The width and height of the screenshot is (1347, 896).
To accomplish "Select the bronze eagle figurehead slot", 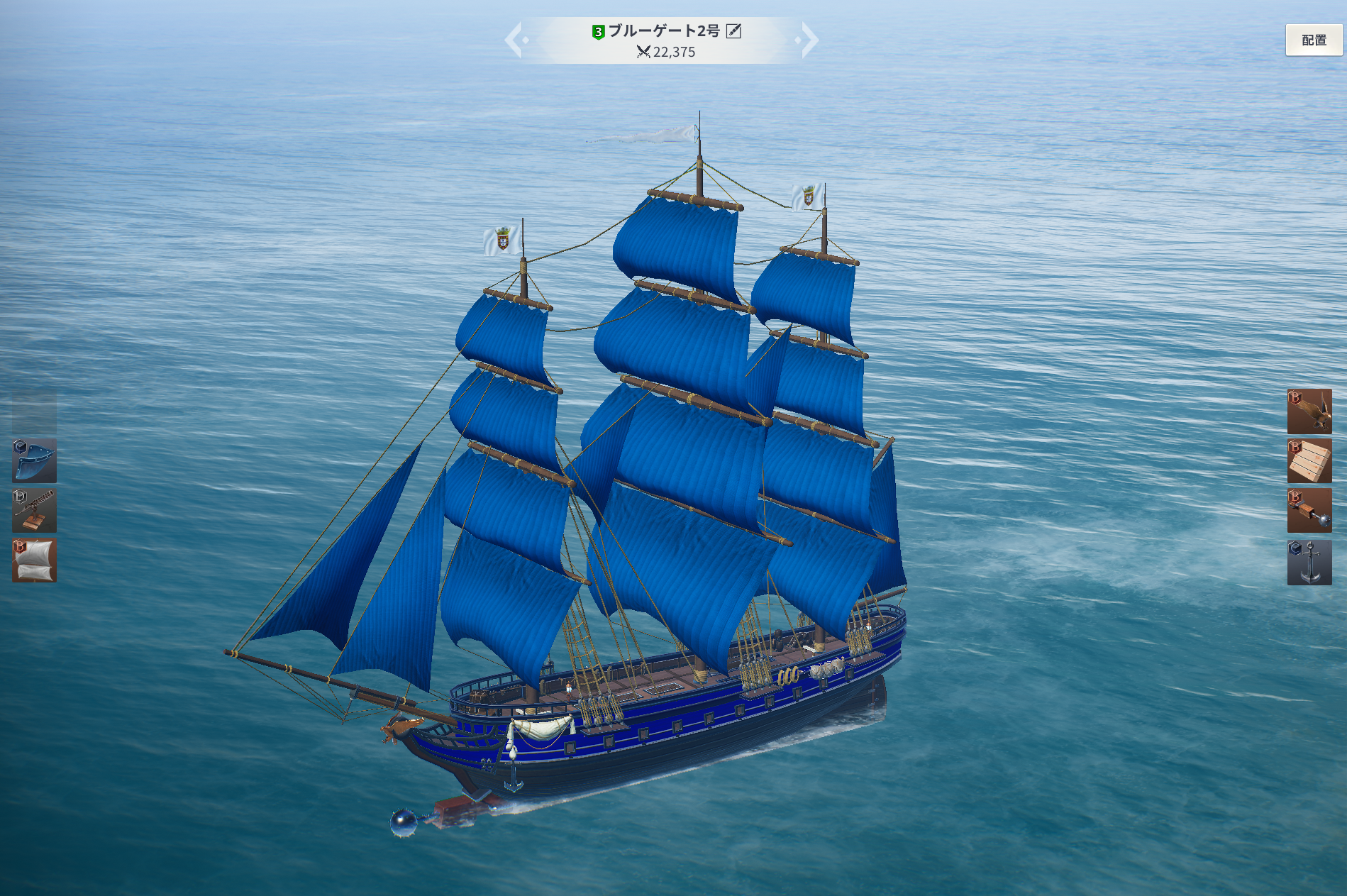I will 1309,411.
